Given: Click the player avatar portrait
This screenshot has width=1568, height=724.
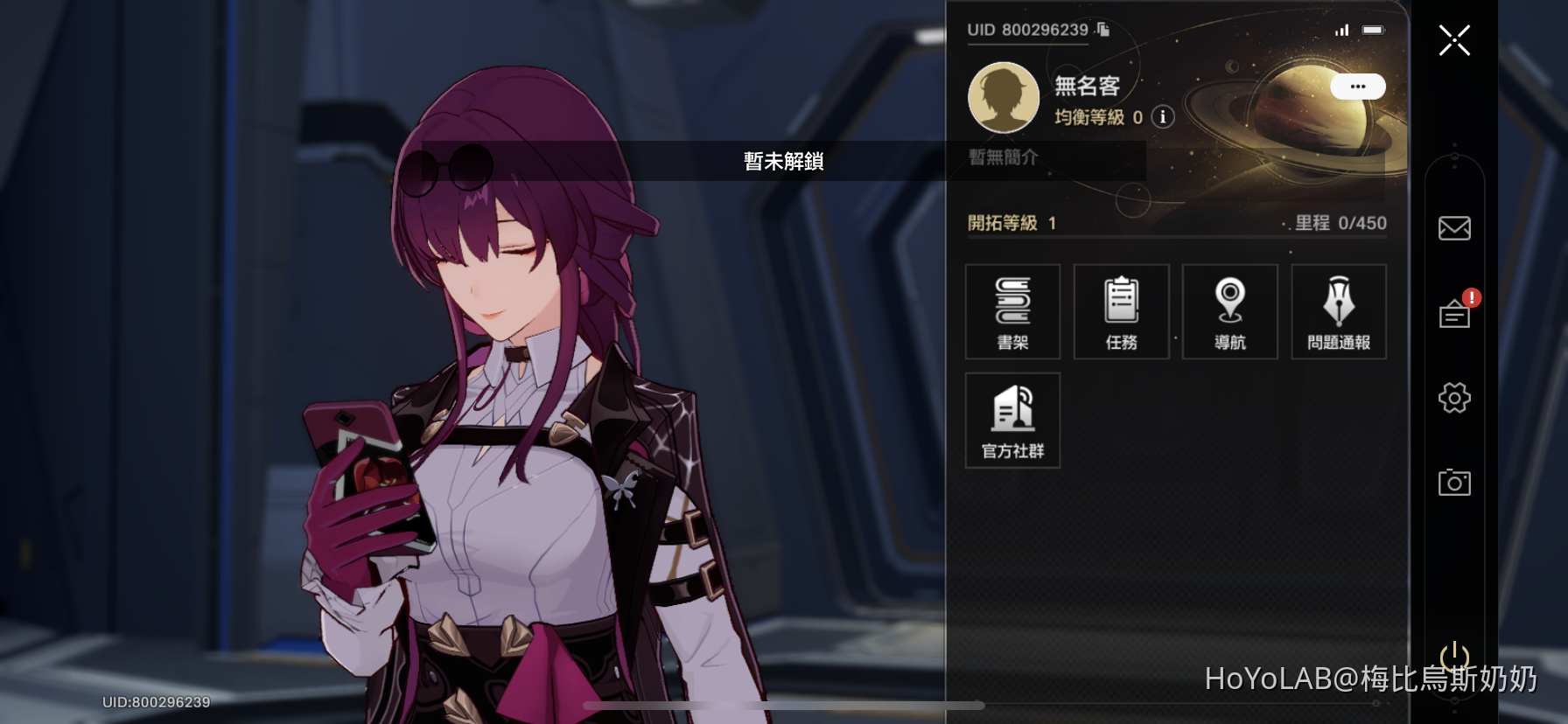Looking at the screenshot, I should pos(1004,98).
